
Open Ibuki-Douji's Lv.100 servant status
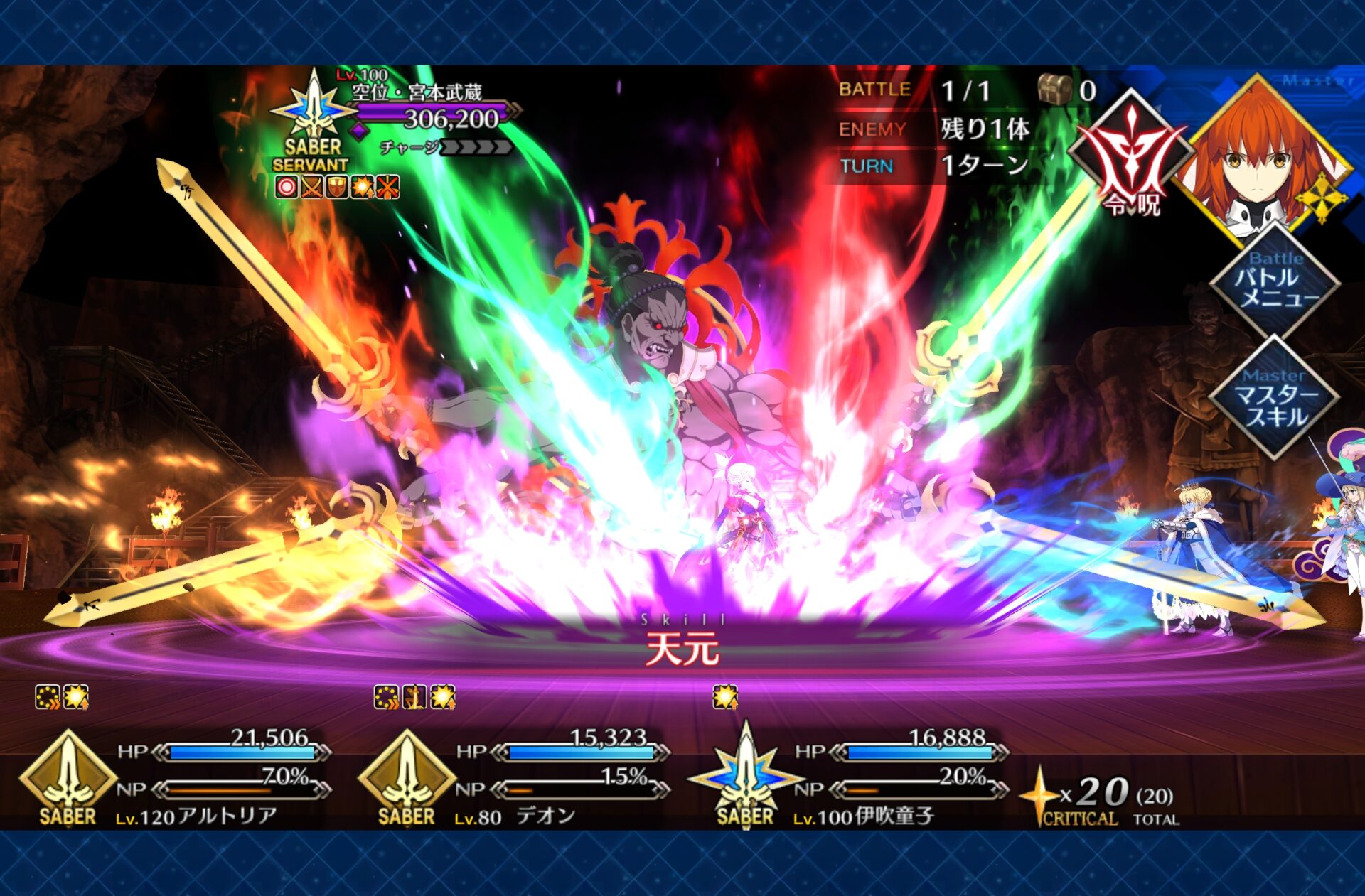click(745, 778)
